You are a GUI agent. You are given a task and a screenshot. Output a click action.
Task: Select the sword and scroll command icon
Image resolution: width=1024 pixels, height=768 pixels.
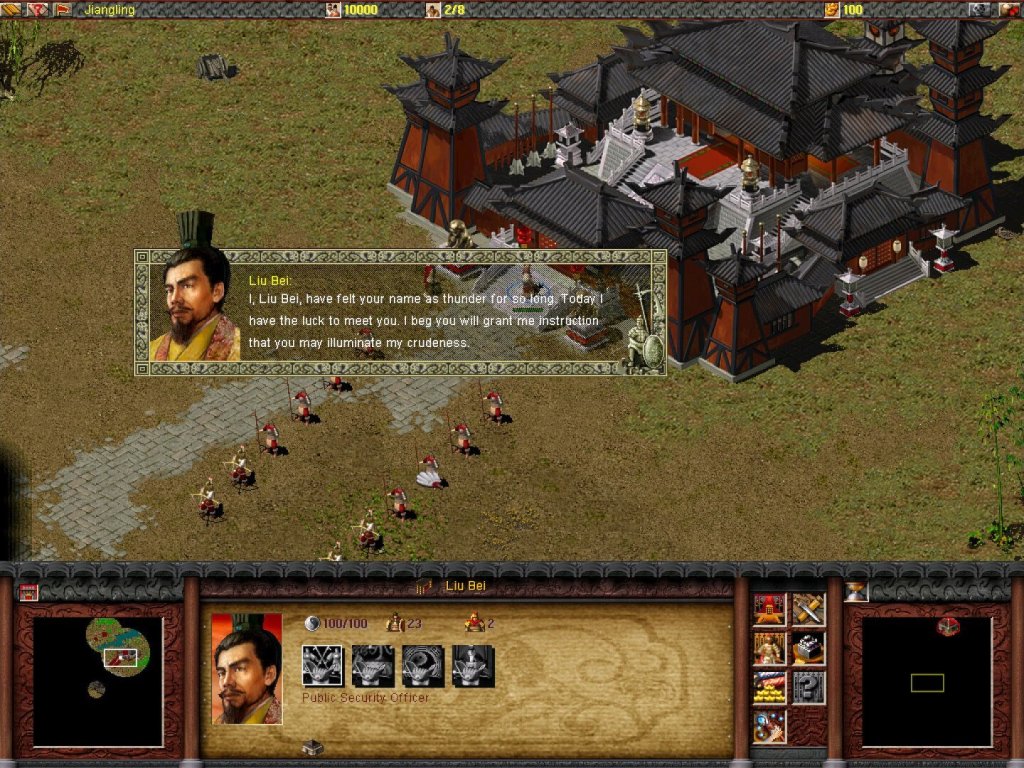[x=808, y=609]
